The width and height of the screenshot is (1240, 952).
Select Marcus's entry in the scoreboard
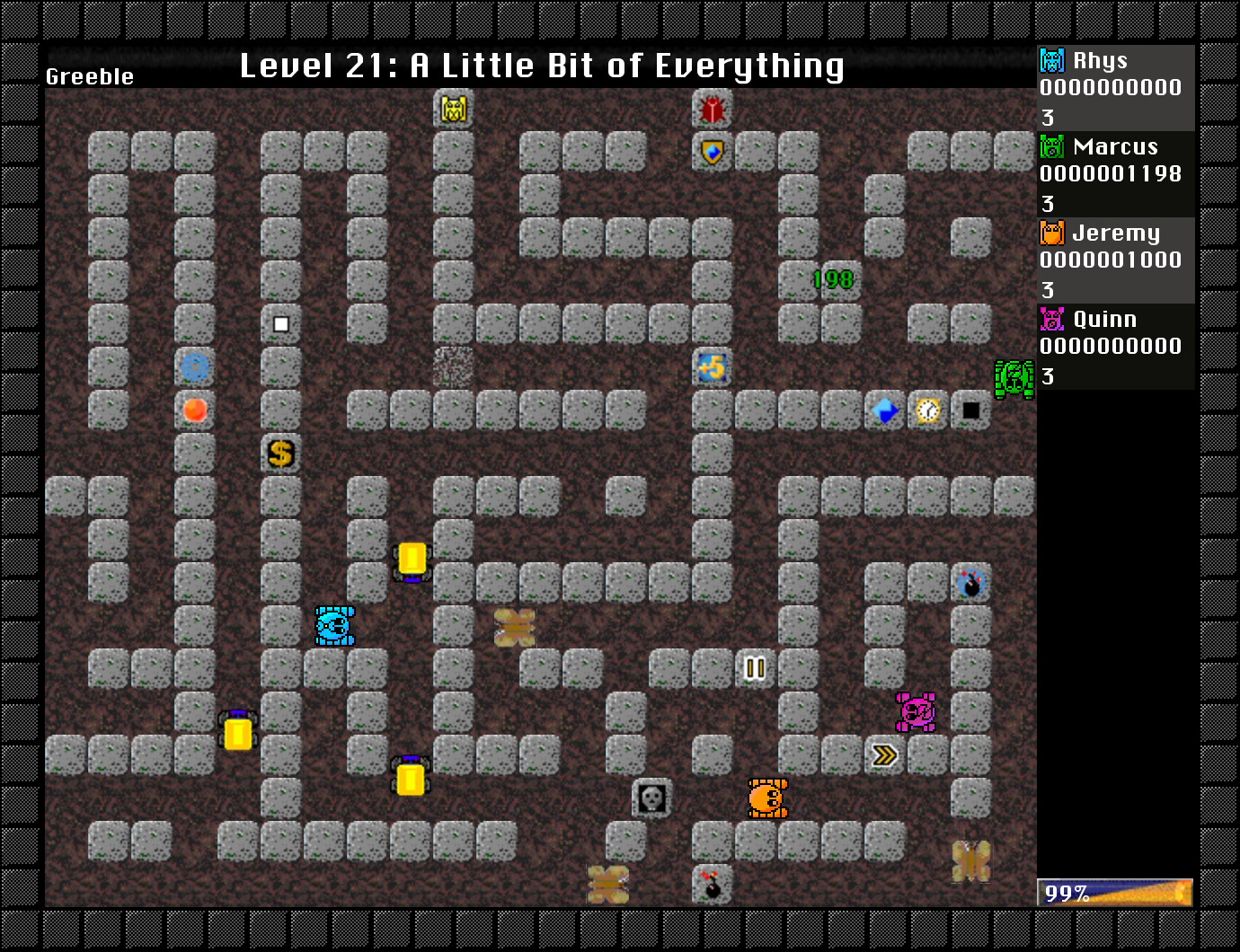1114,173
